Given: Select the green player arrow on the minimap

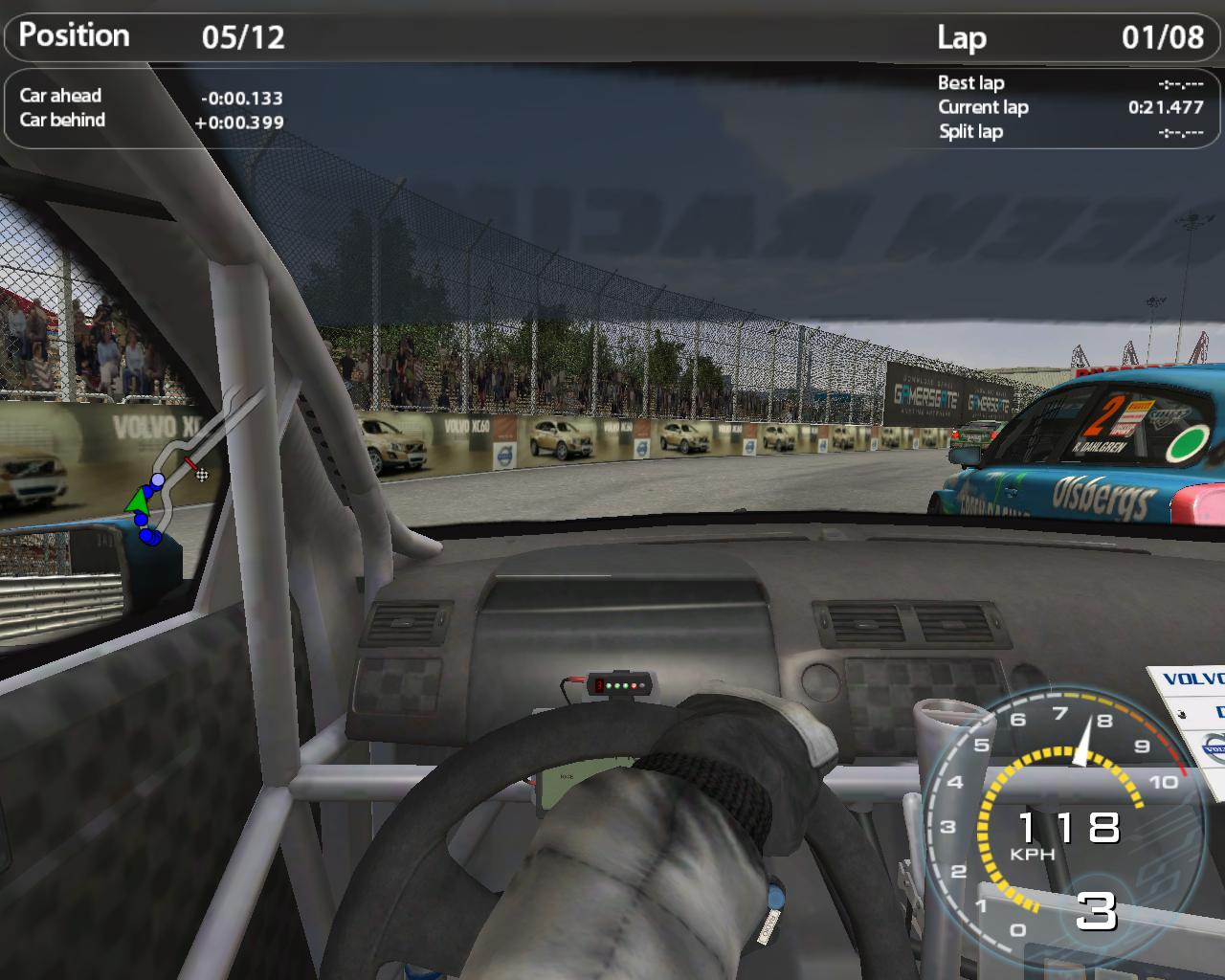Looking at the screenshot, I should [140, 499].
